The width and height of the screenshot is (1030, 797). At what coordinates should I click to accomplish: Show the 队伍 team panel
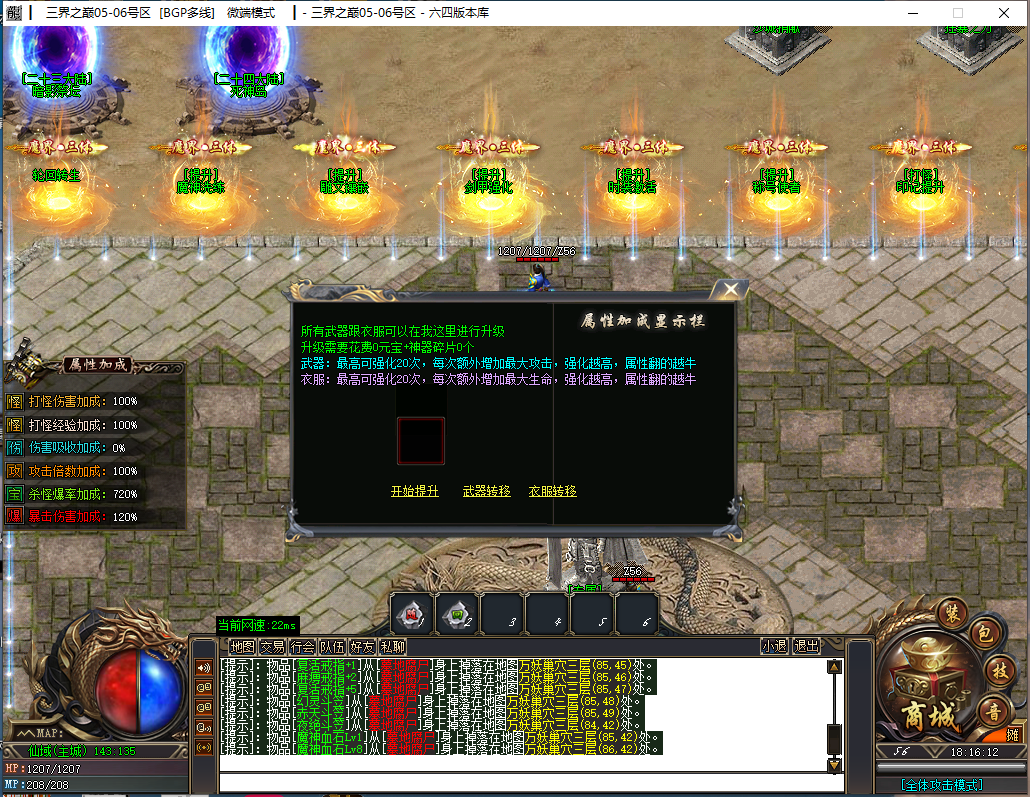click(x=332, y=646)
